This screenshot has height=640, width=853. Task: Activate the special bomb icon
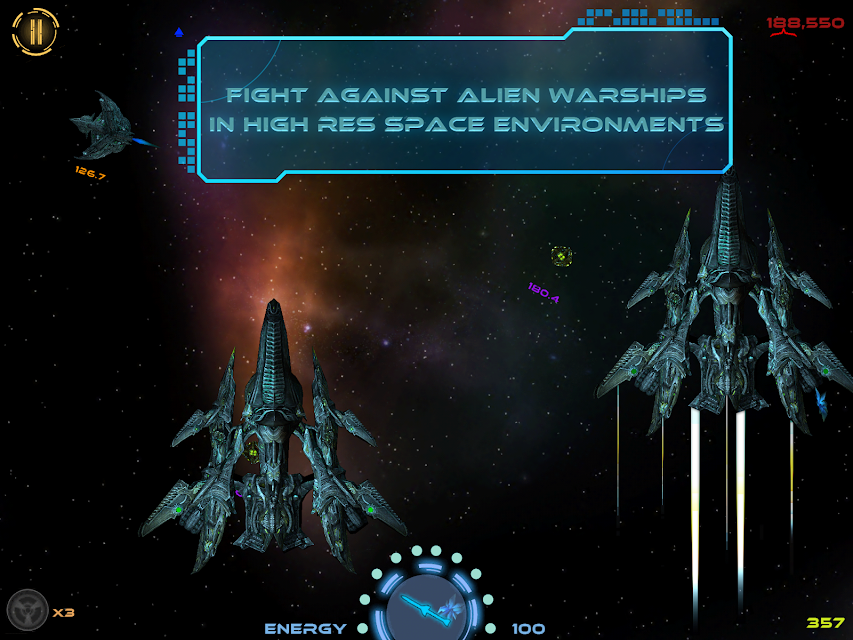point(27,610)
